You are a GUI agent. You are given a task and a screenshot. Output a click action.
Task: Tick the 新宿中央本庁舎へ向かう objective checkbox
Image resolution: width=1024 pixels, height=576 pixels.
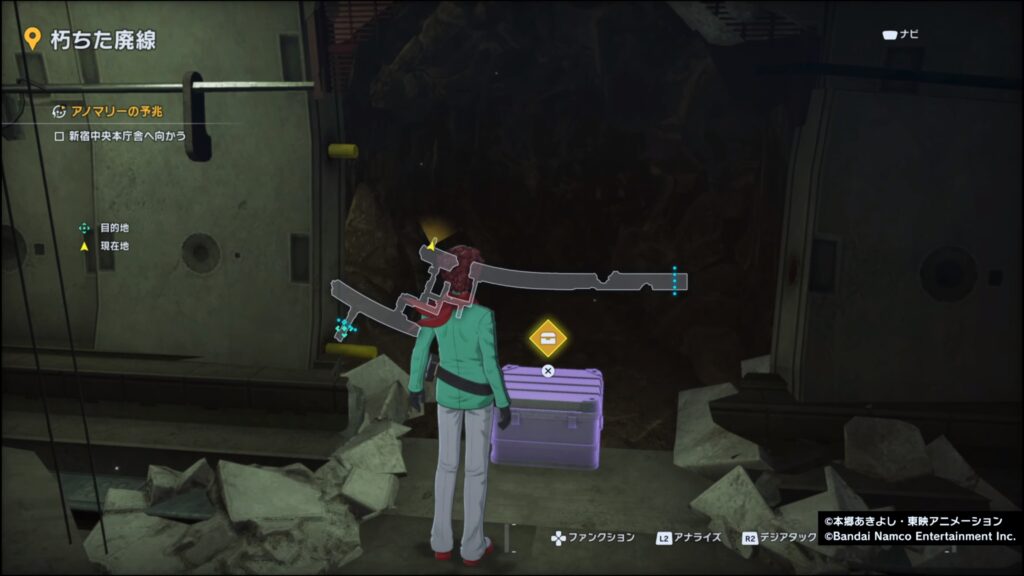59,135
